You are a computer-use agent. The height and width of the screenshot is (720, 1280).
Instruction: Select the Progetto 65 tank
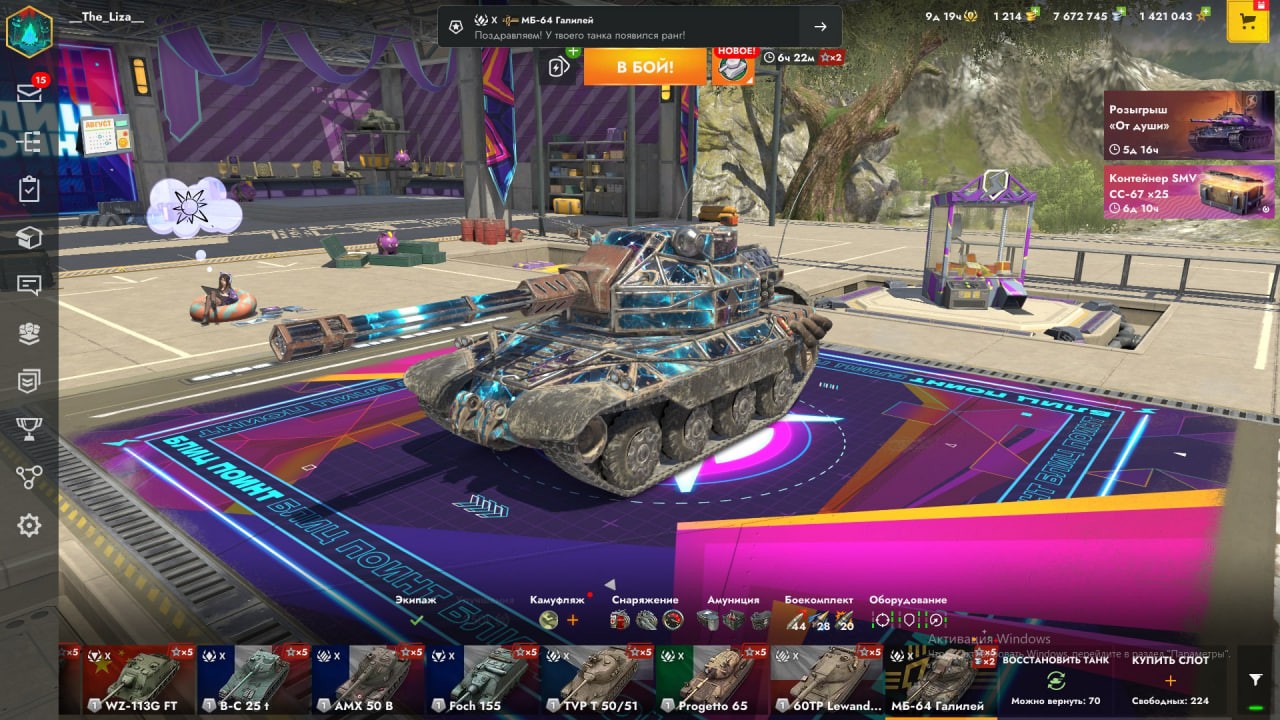[x=712, y=680]
